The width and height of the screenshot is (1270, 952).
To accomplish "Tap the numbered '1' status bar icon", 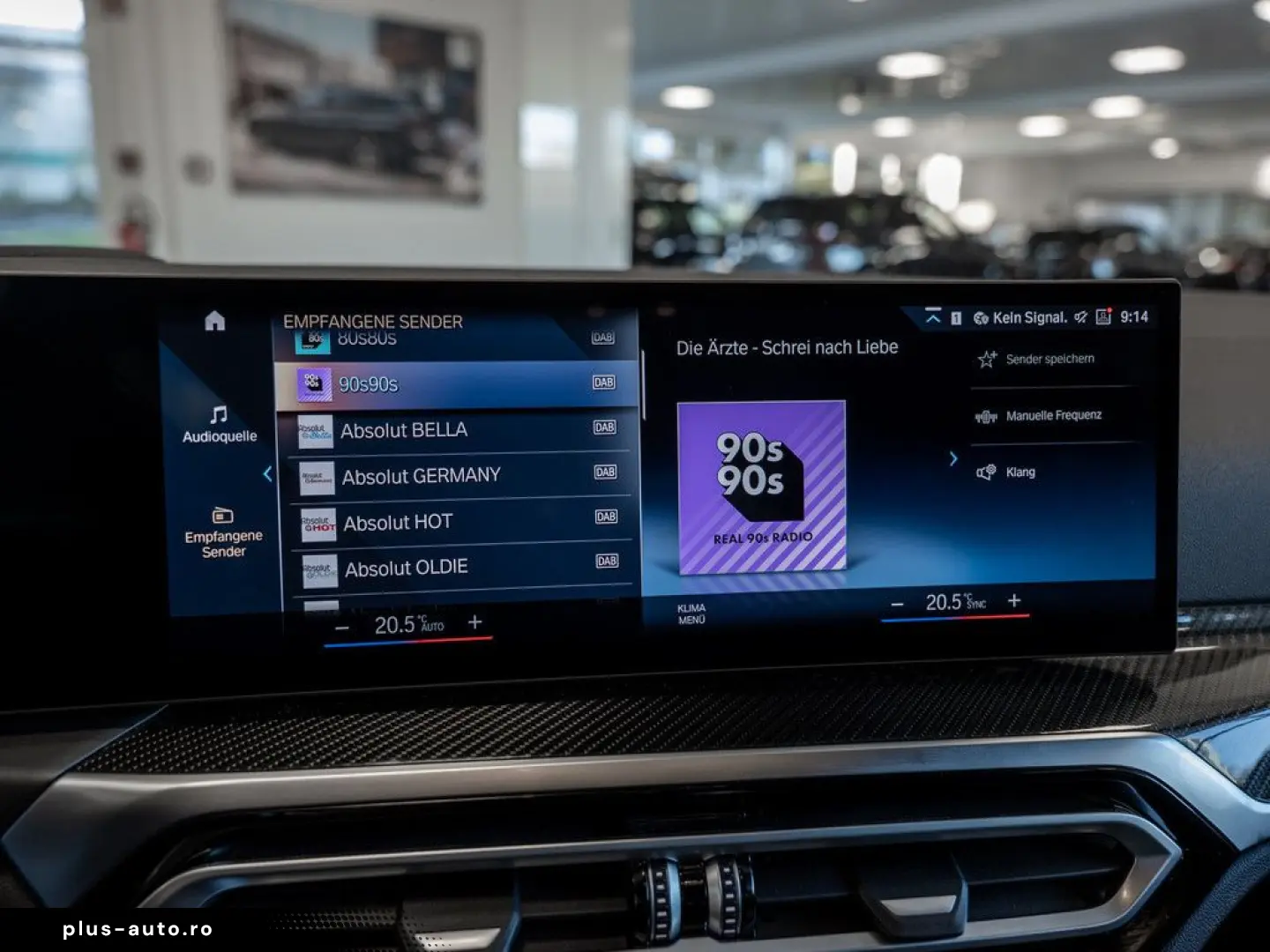I will tap(955, 318).
